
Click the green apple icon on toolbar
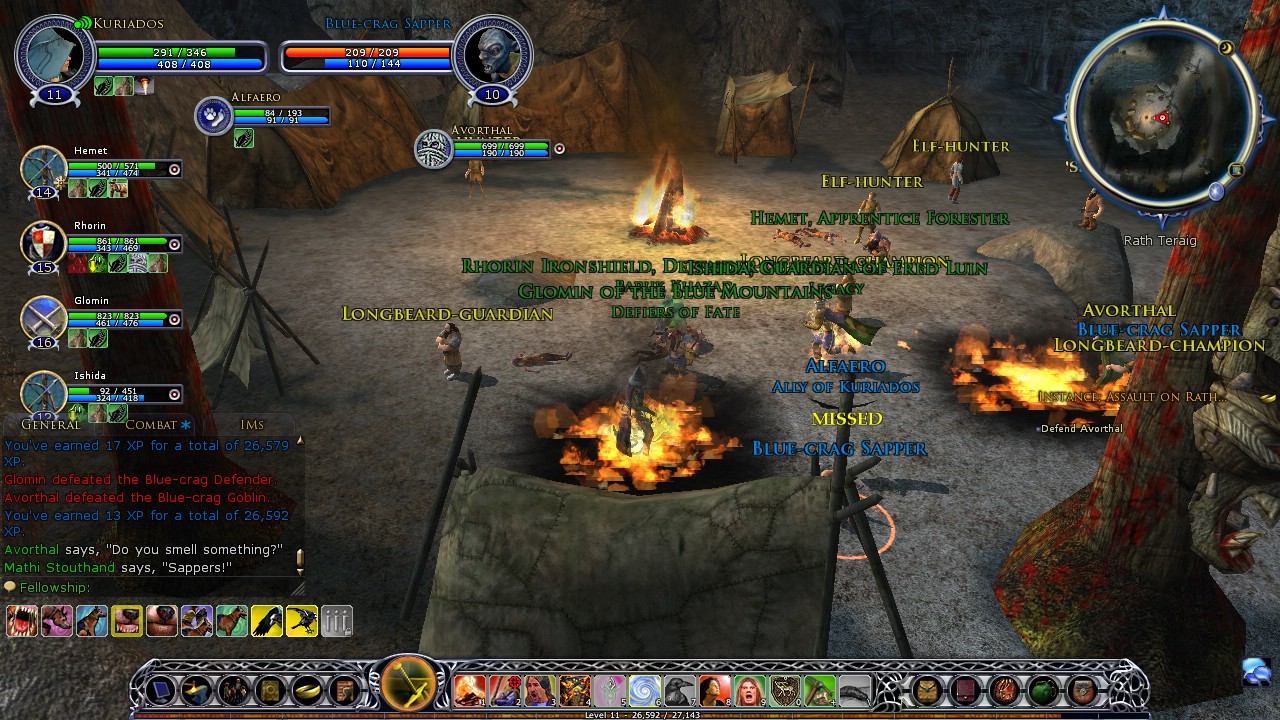[x=1043, y=690]
